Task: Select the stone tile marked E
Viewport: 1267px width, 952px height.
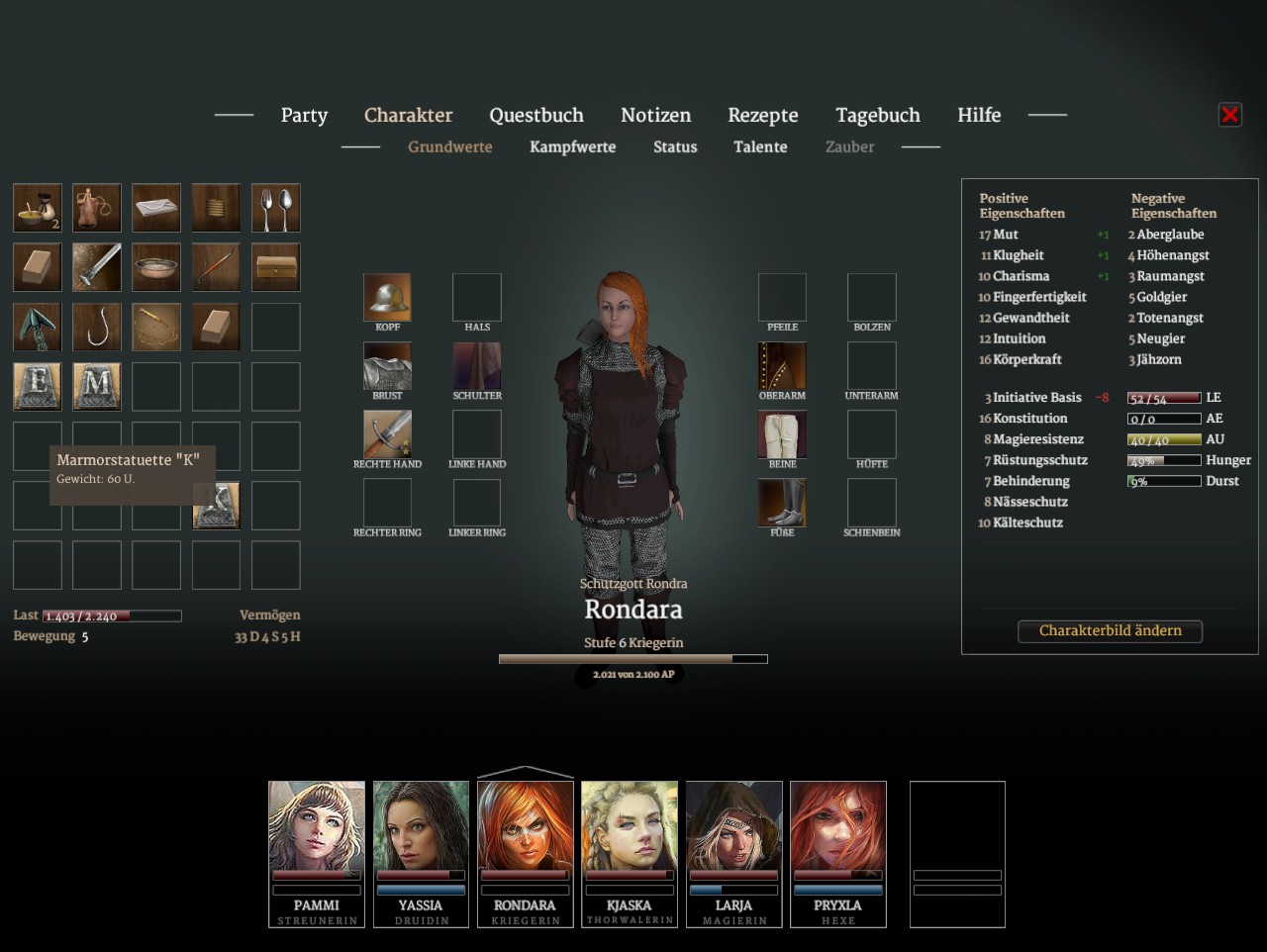Action: 38,386
